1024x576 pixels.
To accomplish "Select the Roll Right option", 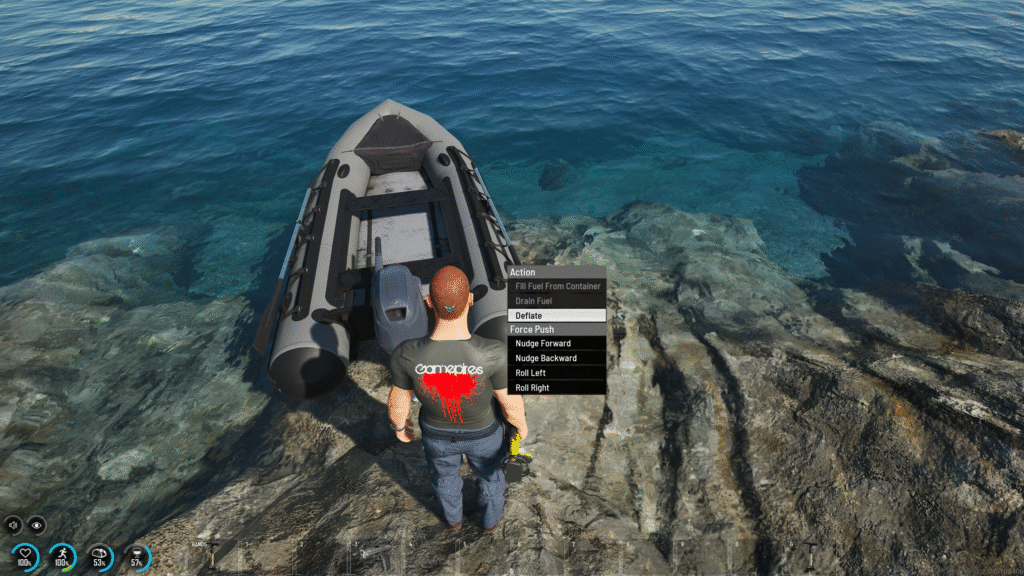I will tap(556, 387).
